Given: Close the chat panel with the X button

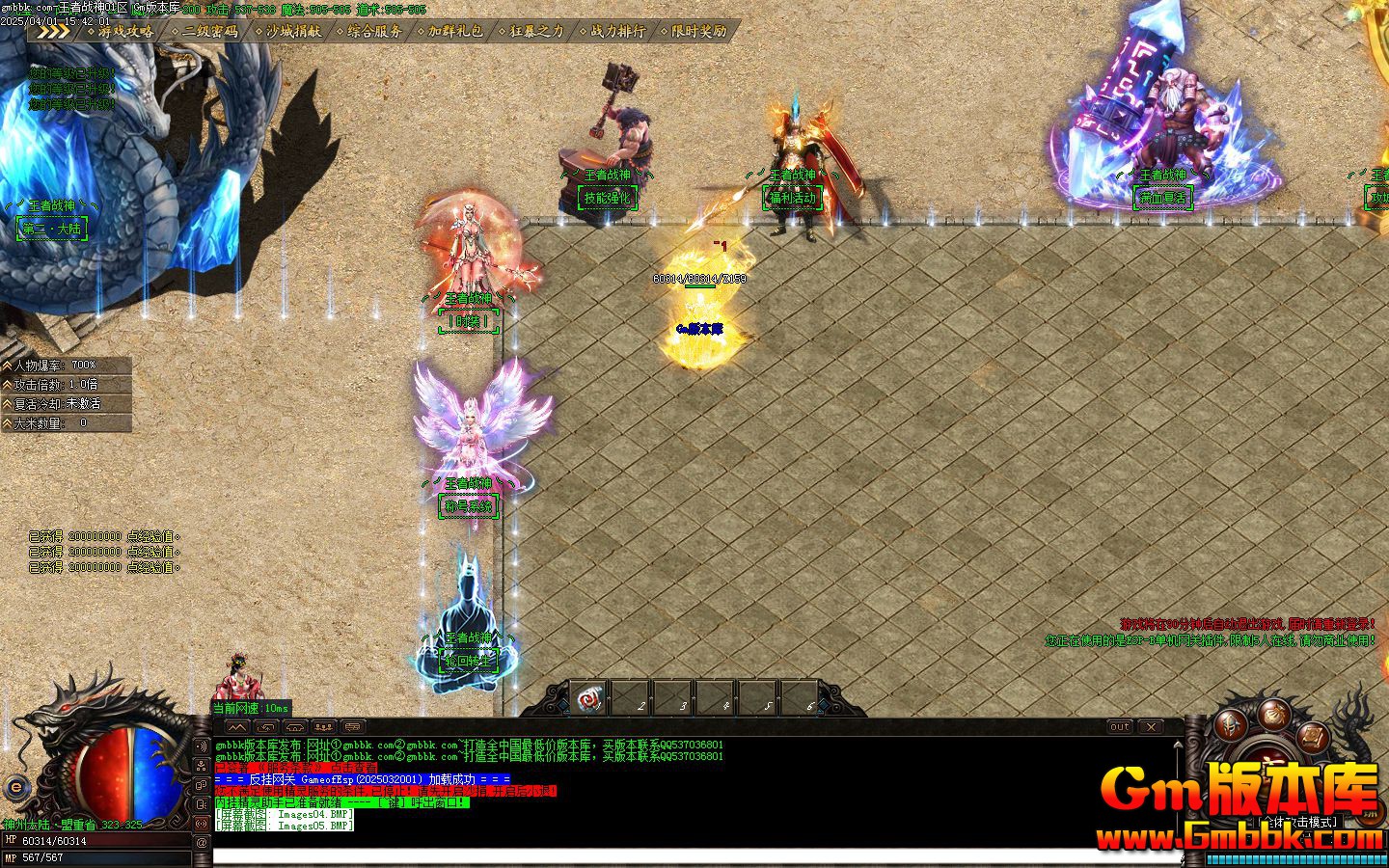Looking at the screenshot, I should (1150, 726).
